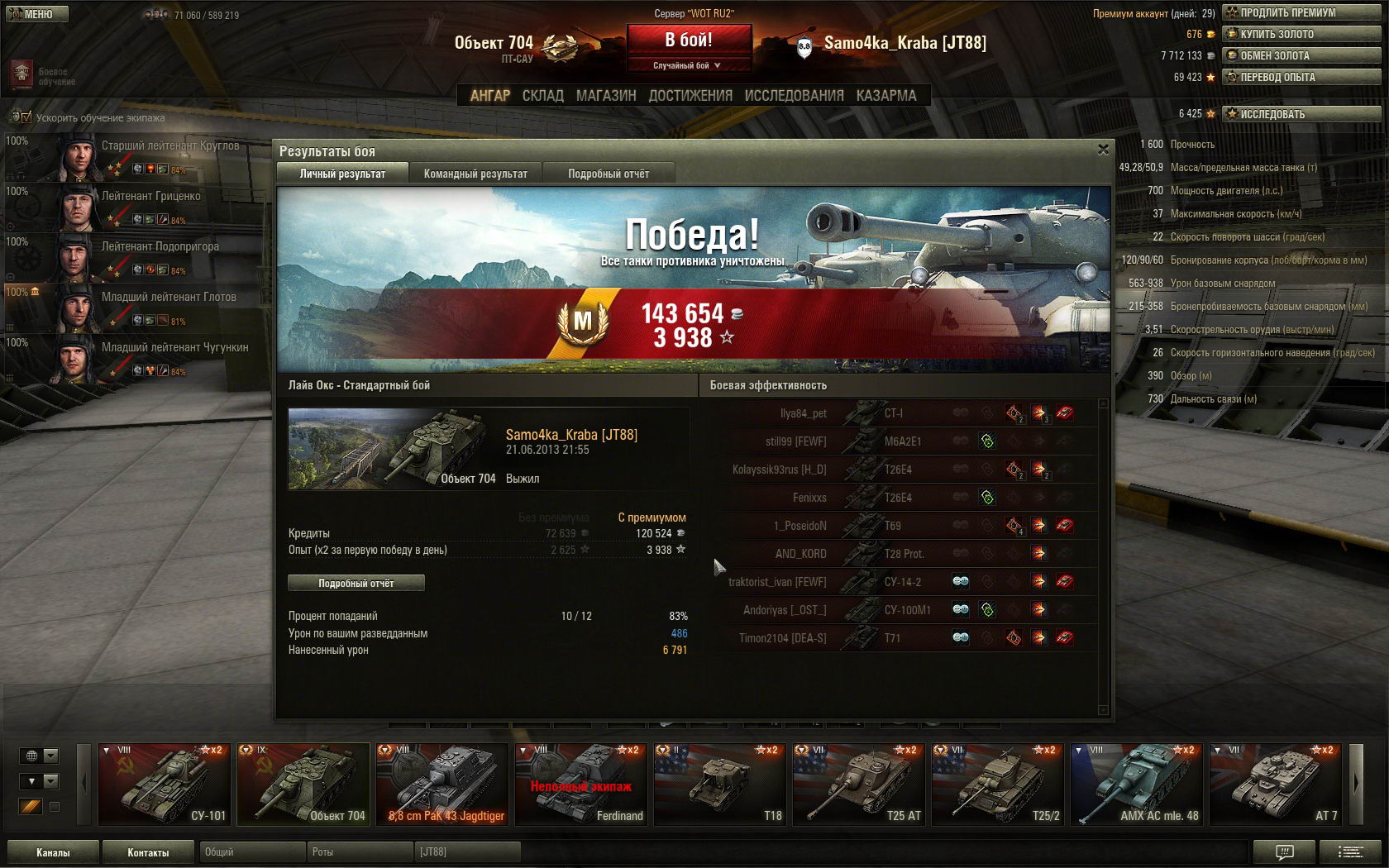Open the ИССЛЕДОВАНИЯ section
This screenshot has height=868, width=1389.
794,95
